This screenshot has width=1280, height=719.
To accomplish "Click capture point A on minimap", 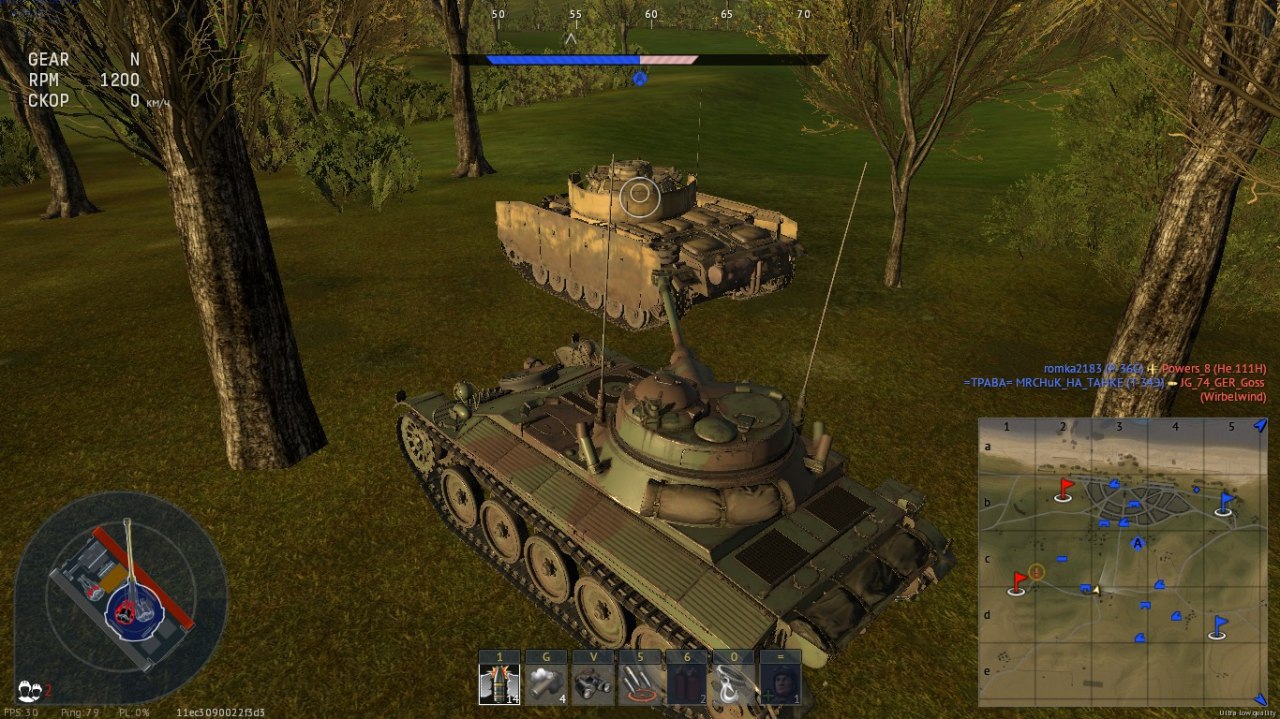I will [x=1137, y=543].
